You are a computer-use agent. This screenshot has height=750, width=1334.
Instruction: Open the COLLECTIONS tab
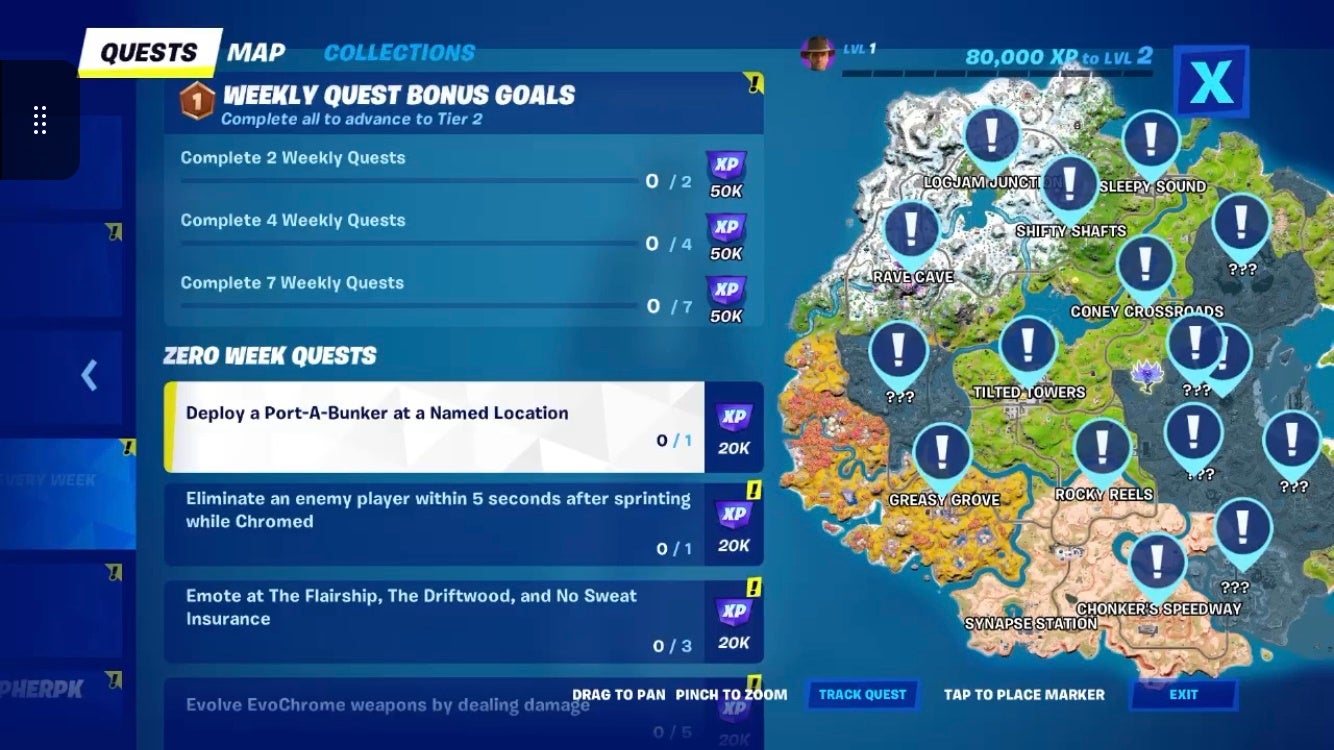point(399,52)
